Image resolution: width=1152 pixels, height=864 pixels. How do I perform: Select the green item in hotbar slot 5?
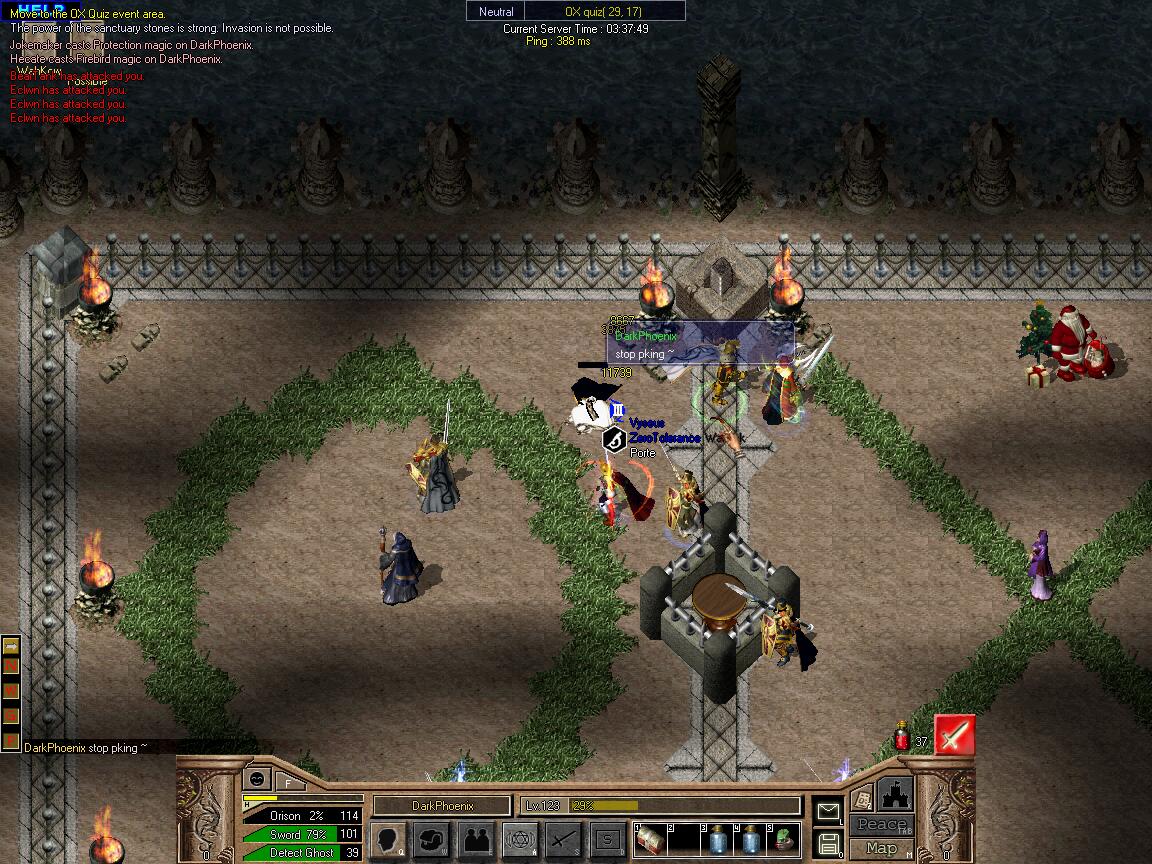[785, 840]
